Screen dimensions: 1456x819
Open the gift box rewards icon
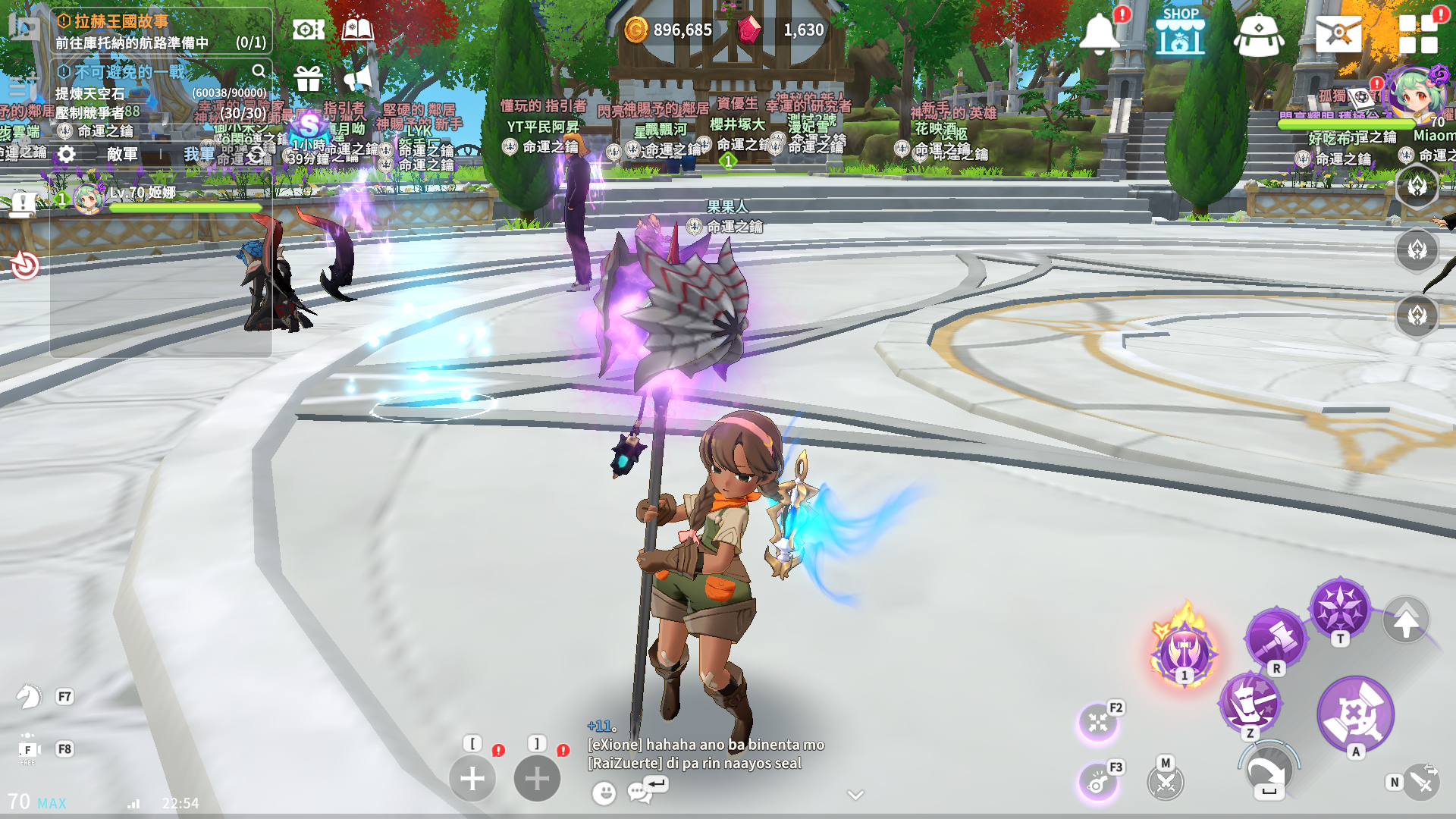(308, 77)
